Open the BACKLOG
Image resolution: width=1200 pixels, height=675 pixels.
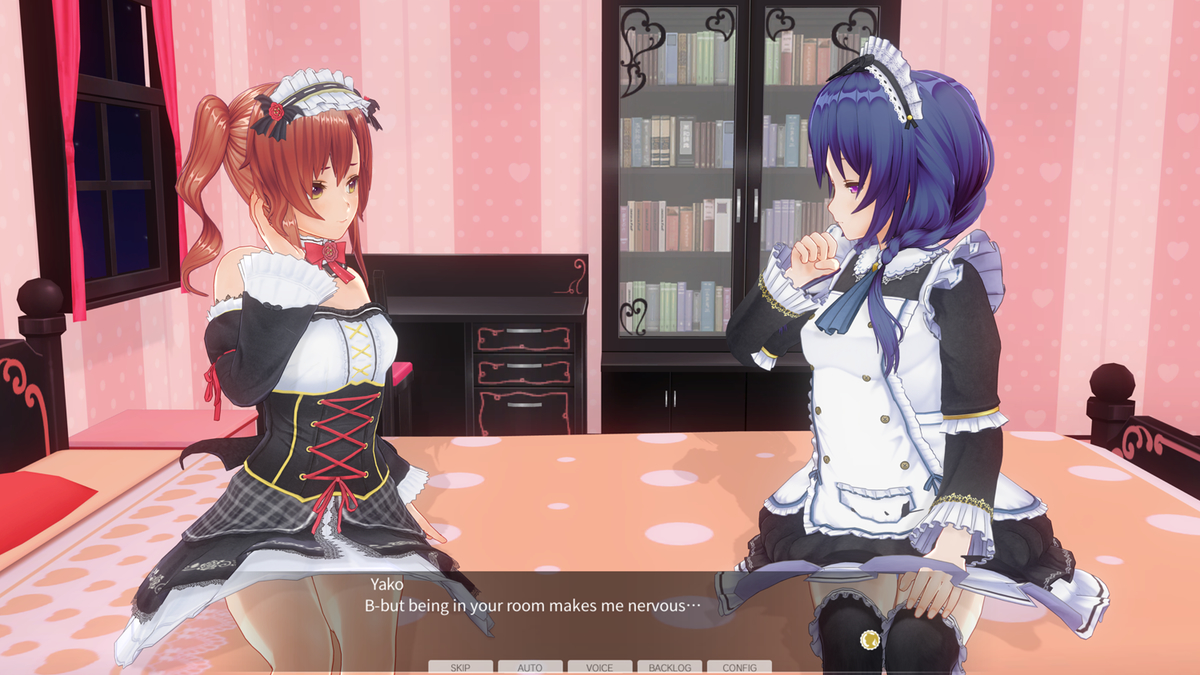click(x=669, y=667)
